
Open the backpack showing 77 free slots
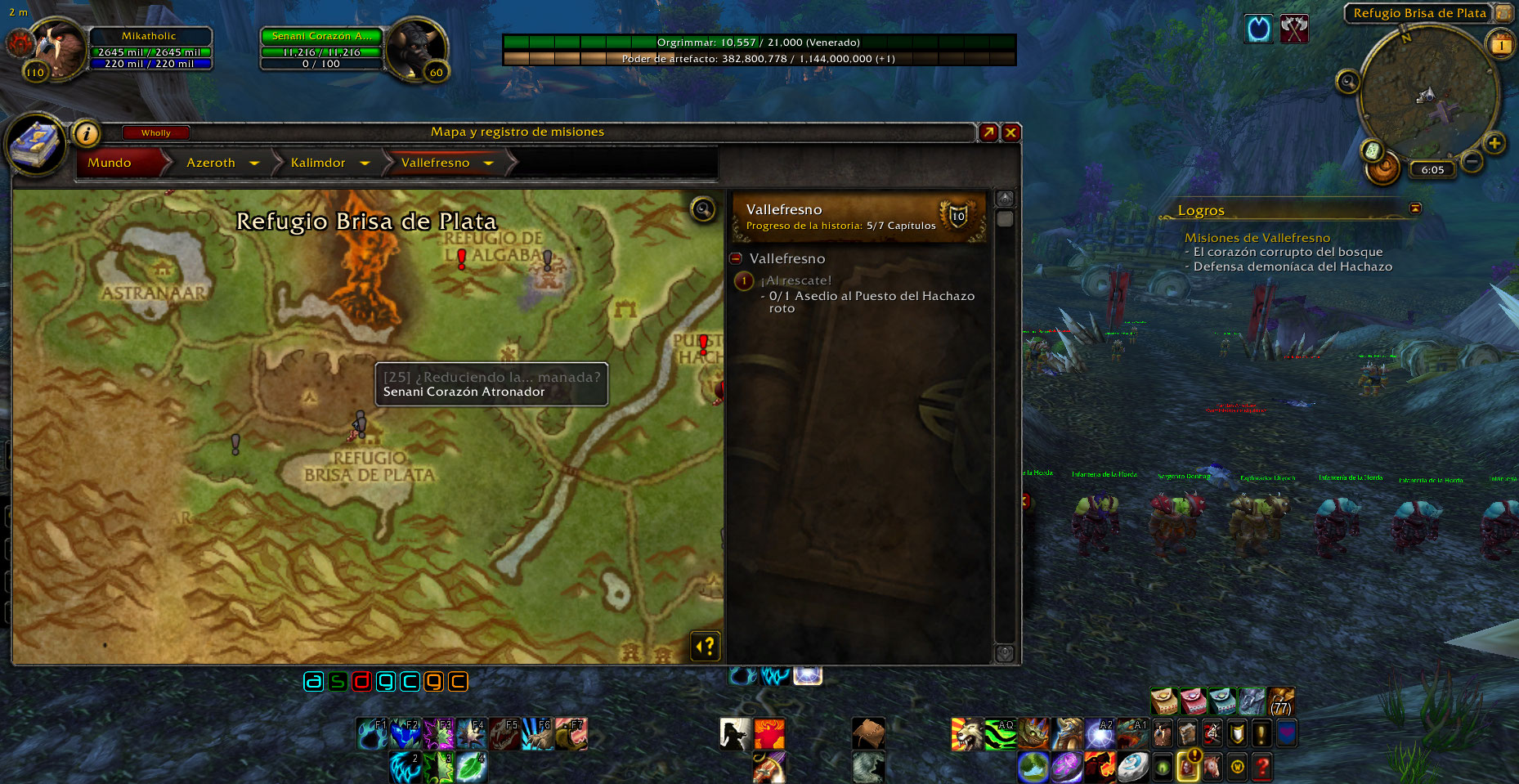coord(1281,701)
